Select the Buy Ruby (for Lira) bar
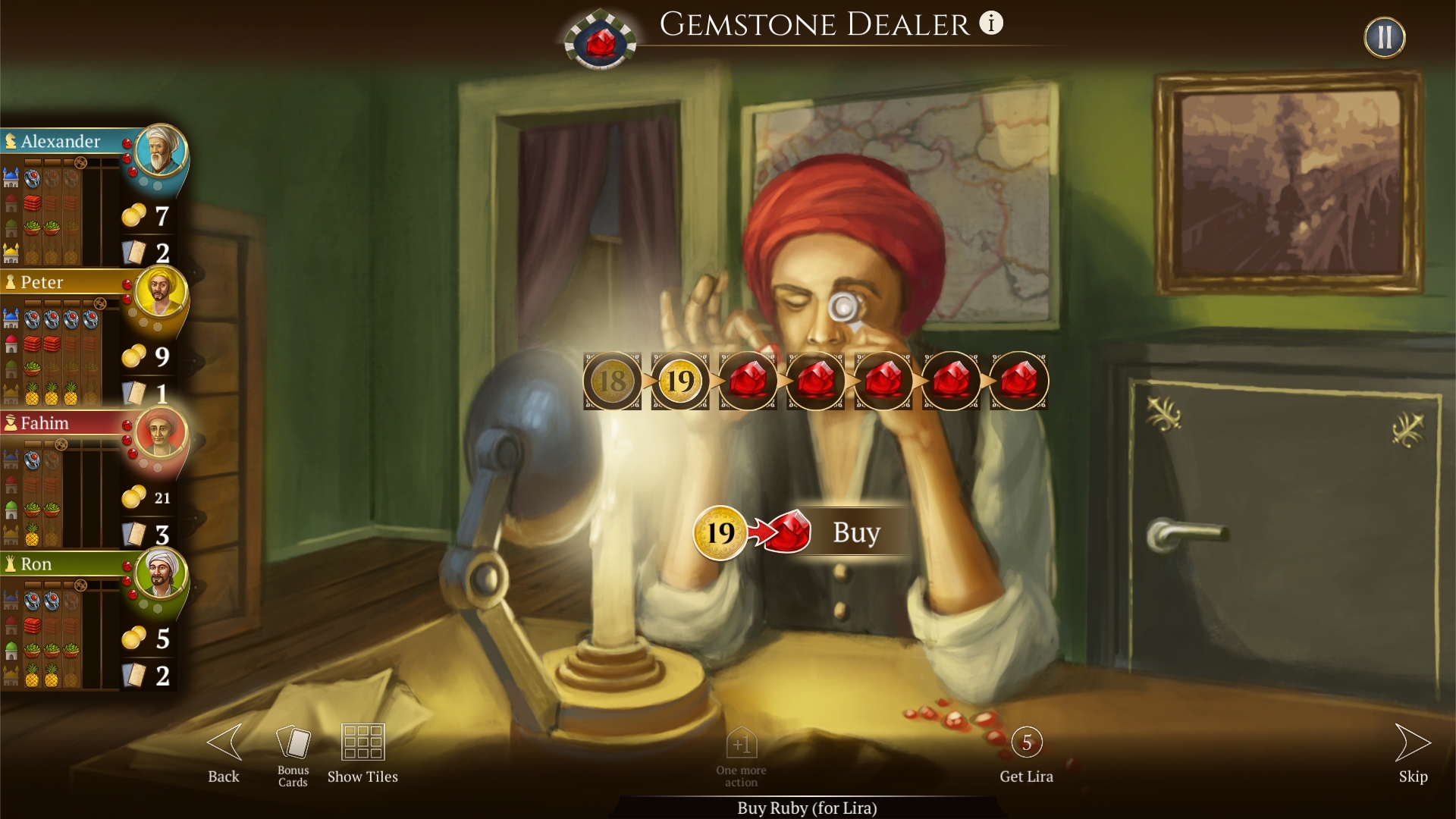Screen dimensions: 1456x819 point(806,808)
